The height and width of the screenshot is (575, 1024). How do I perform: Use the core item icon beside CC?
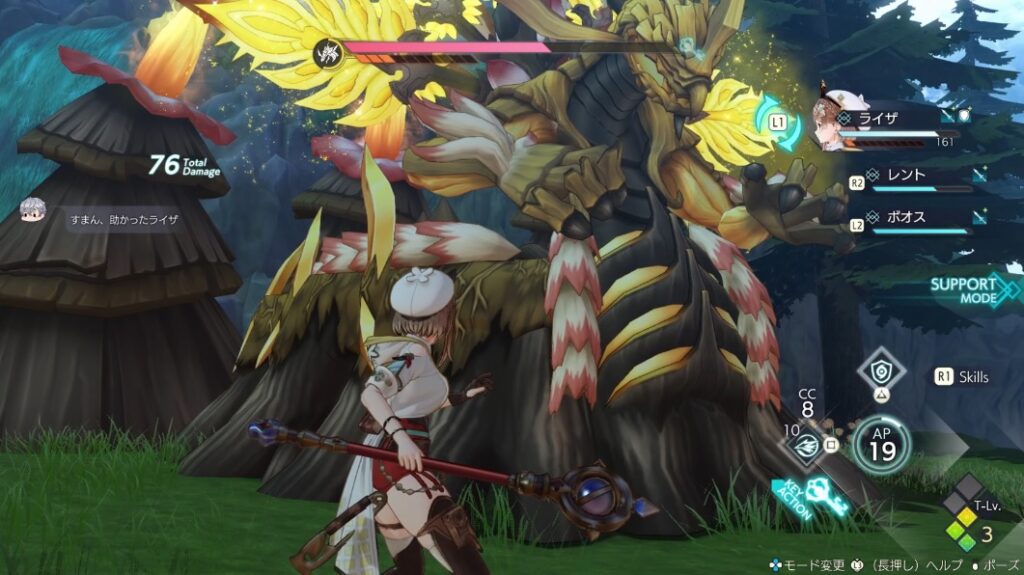tap(806, 447)
